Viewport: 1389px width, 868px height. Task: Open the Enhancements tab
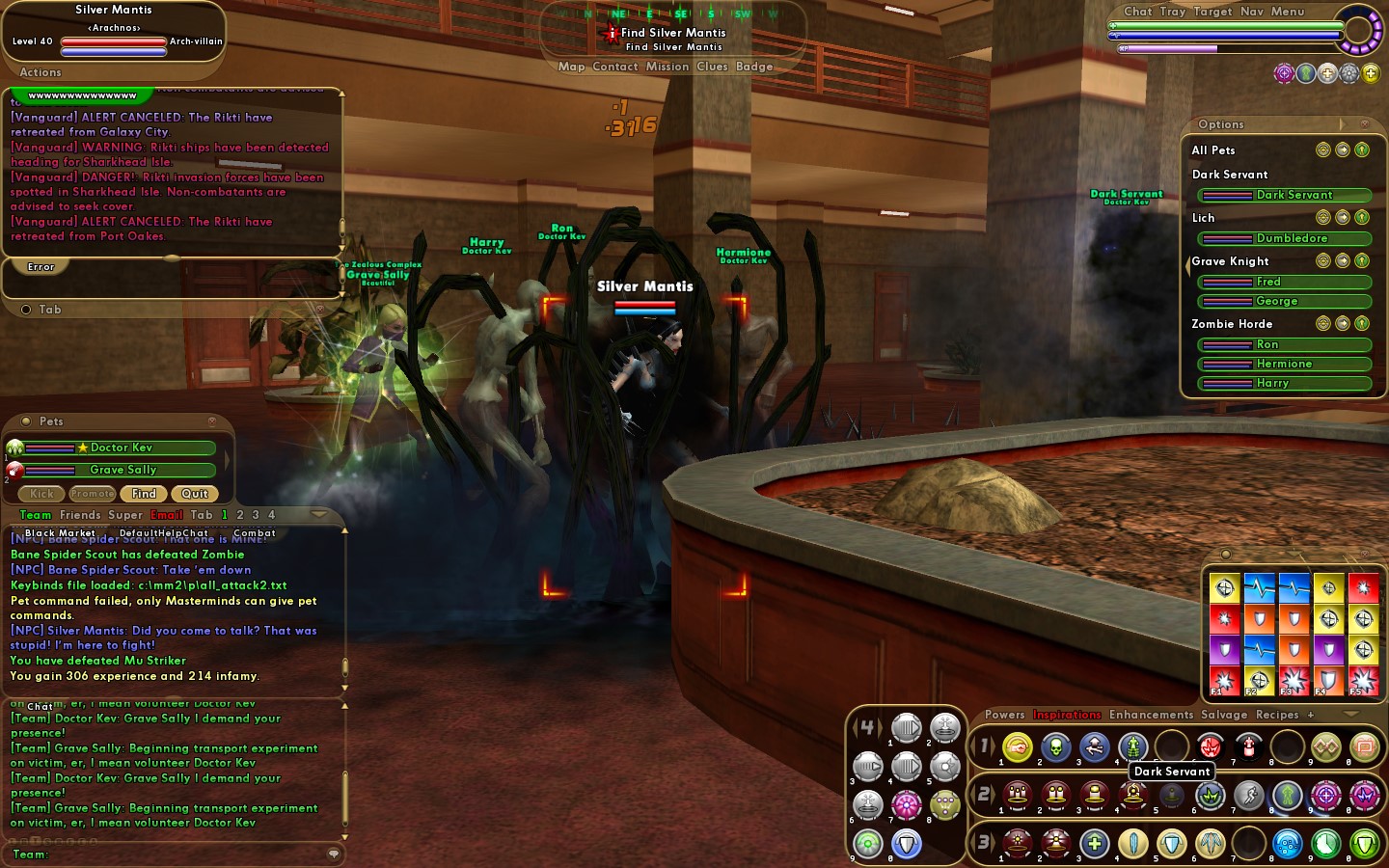pos(1151,715)
